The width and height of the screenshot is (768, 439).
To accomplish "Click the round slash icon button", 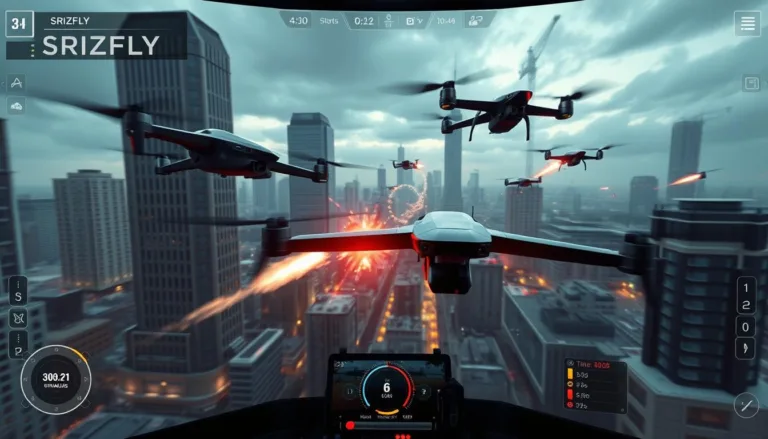I will (x=746, y=405).
